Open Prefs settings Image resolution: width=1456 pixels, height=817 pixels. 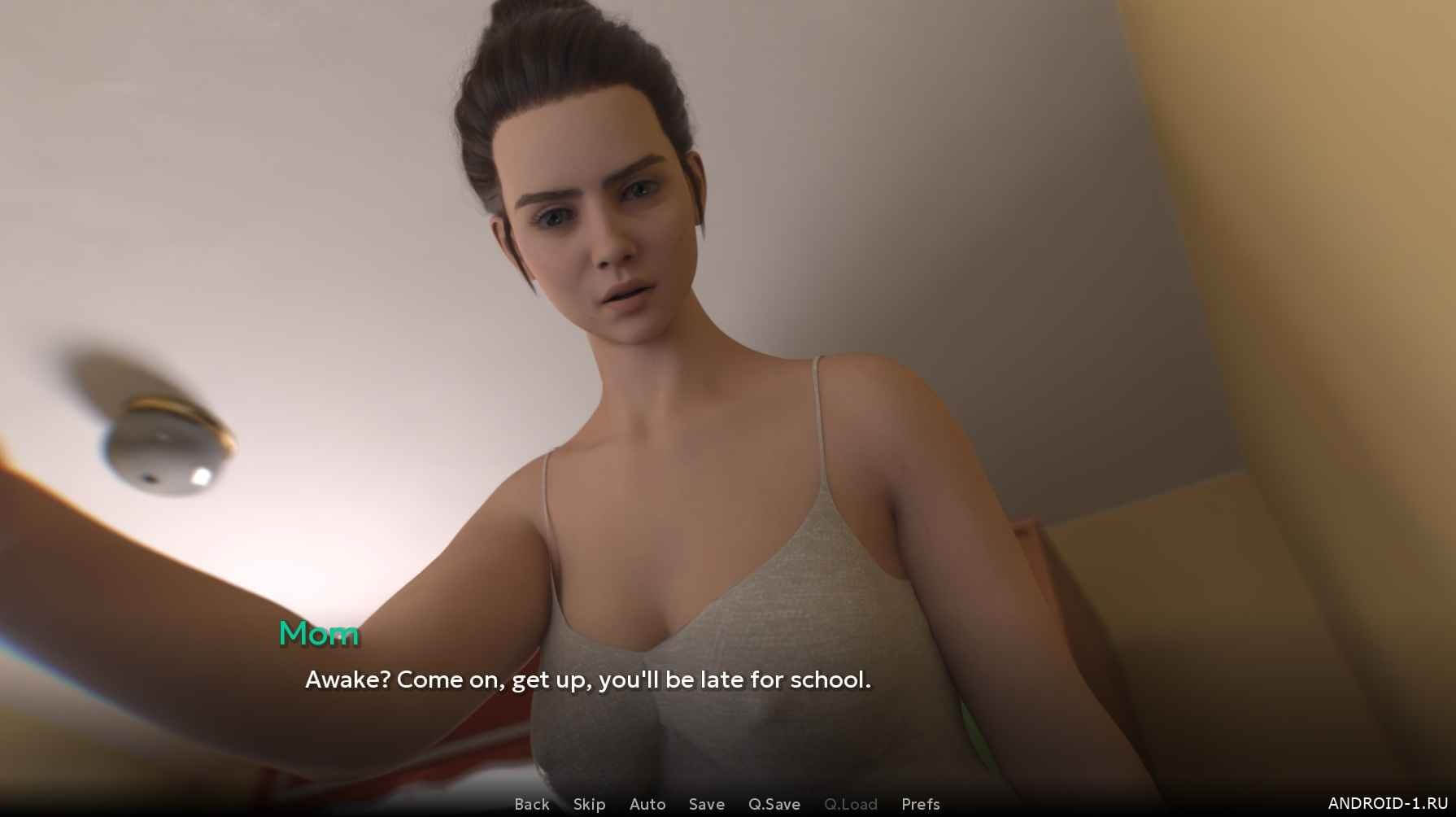(x=920, y=804)
